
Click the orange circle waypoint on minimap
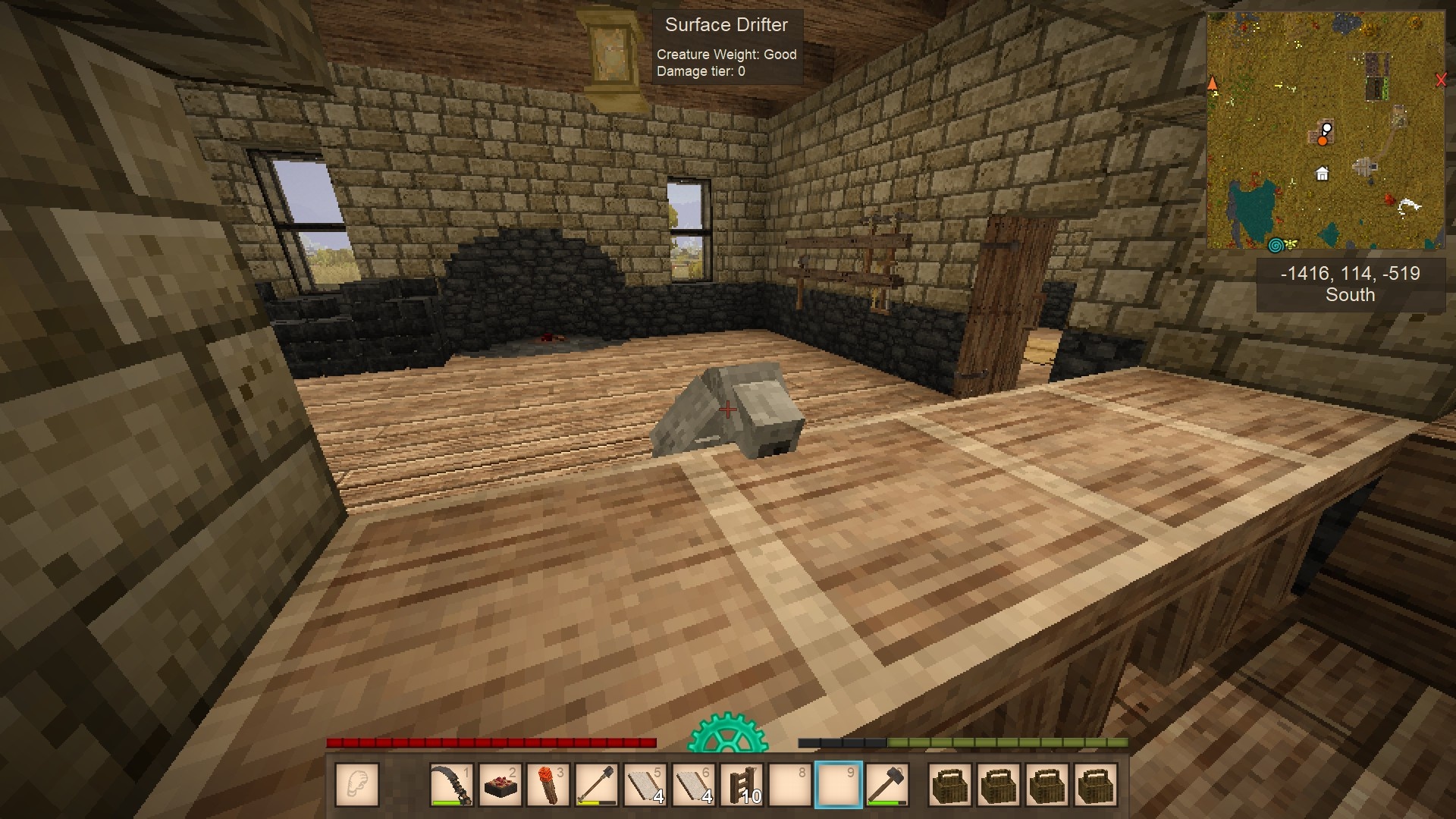[x=1323, y=140]
